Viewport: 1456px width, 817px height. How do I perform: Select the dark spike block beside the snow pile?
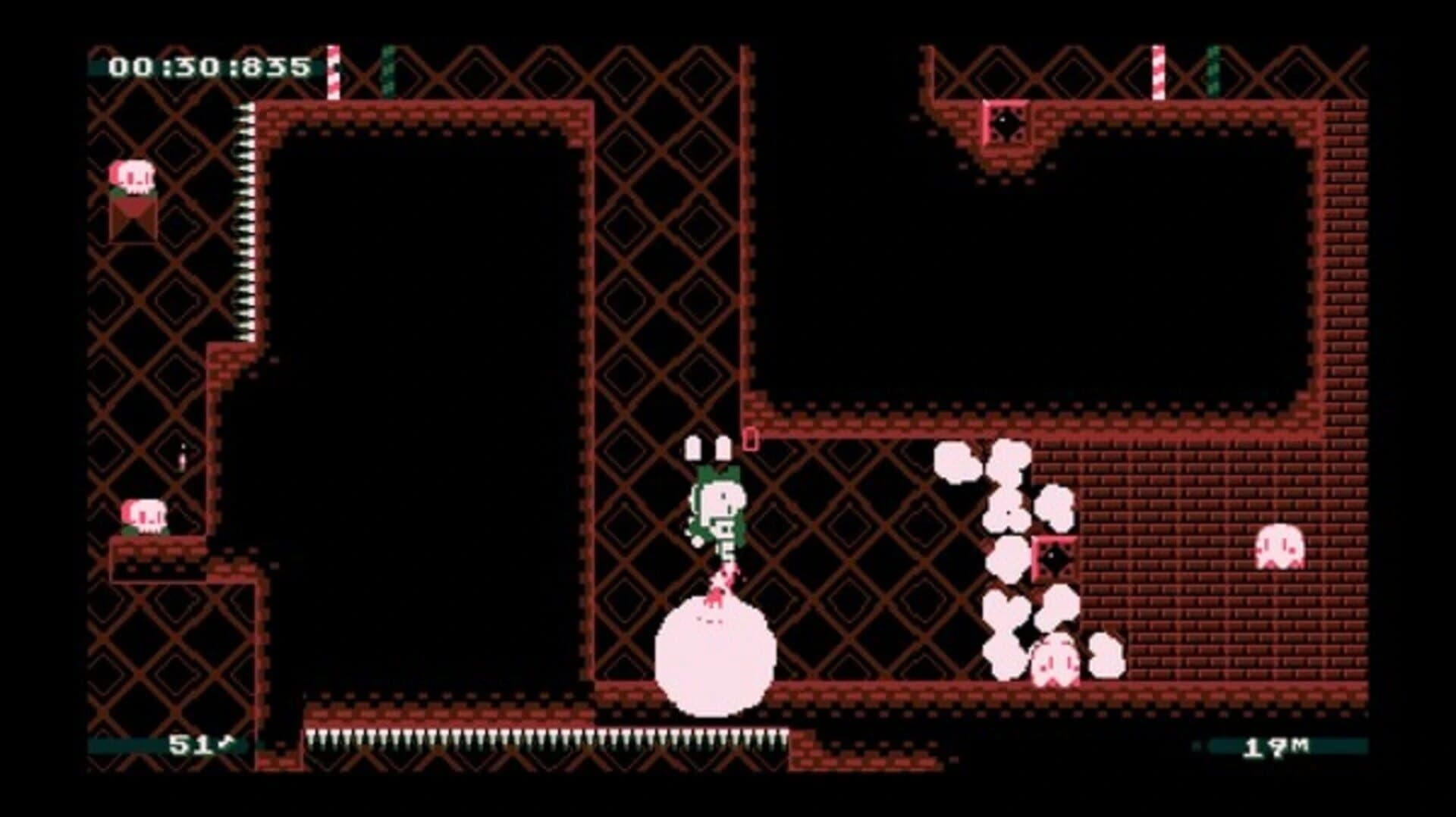click(1054, 559)
